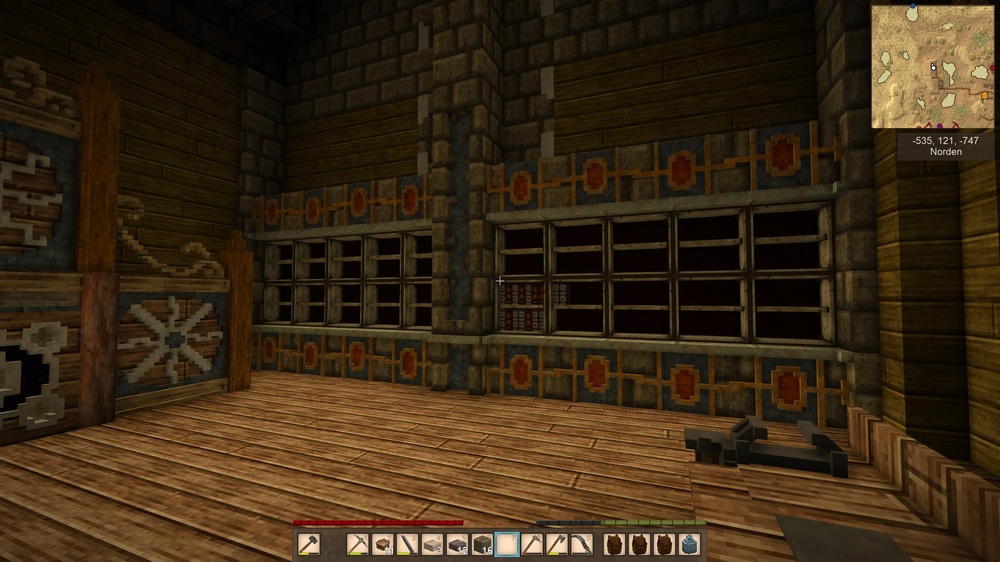Click the highlighted empty hotbar slot

pos(507,544)
